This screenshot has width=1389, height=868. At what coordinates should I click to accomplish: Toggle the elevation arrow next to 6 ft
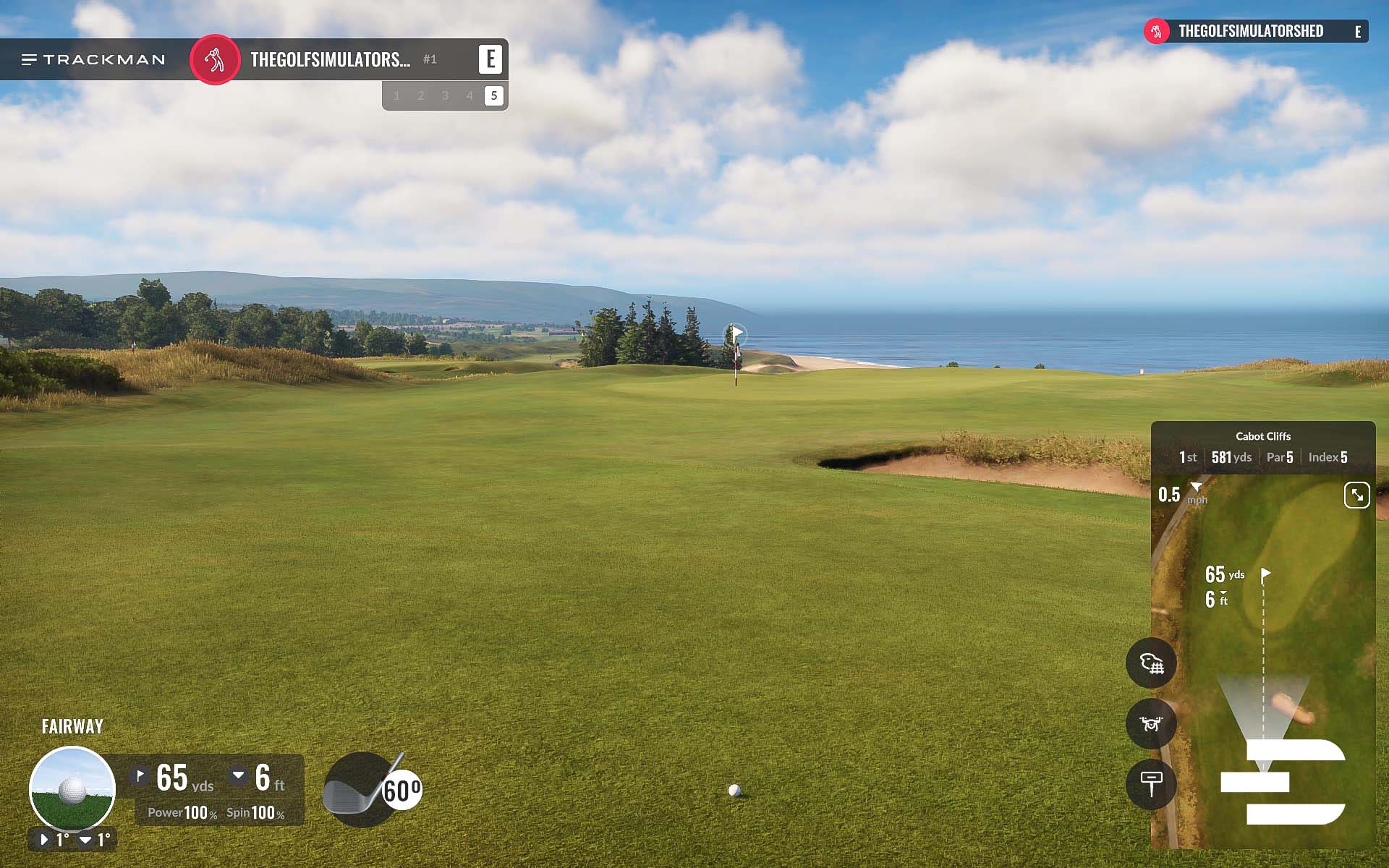pos(239,775)
